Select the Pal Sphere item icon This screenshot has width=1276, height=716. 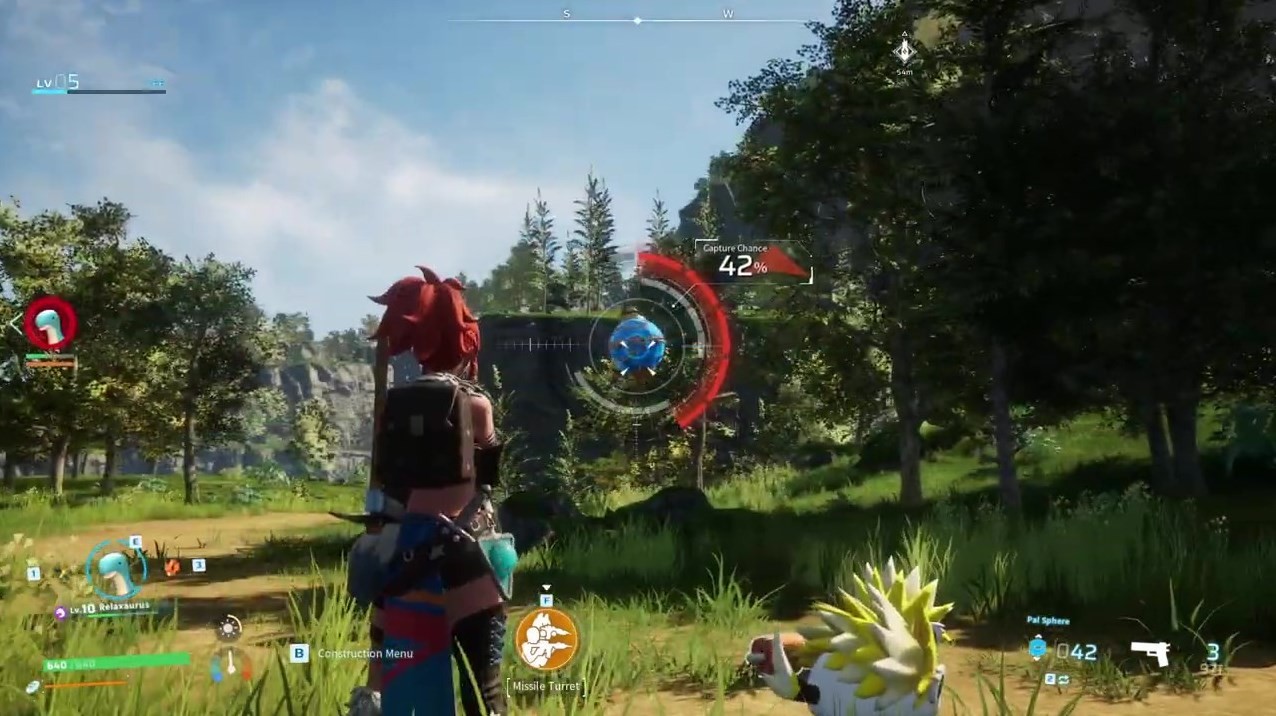click(1037, 650)
